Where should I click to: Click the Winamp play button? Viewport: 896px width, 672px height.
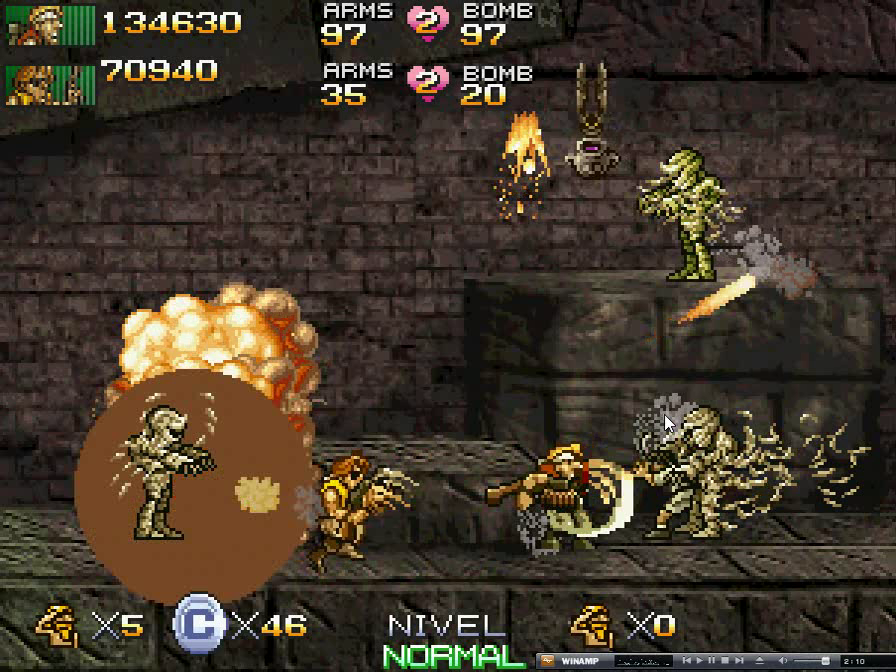(699, 661)
